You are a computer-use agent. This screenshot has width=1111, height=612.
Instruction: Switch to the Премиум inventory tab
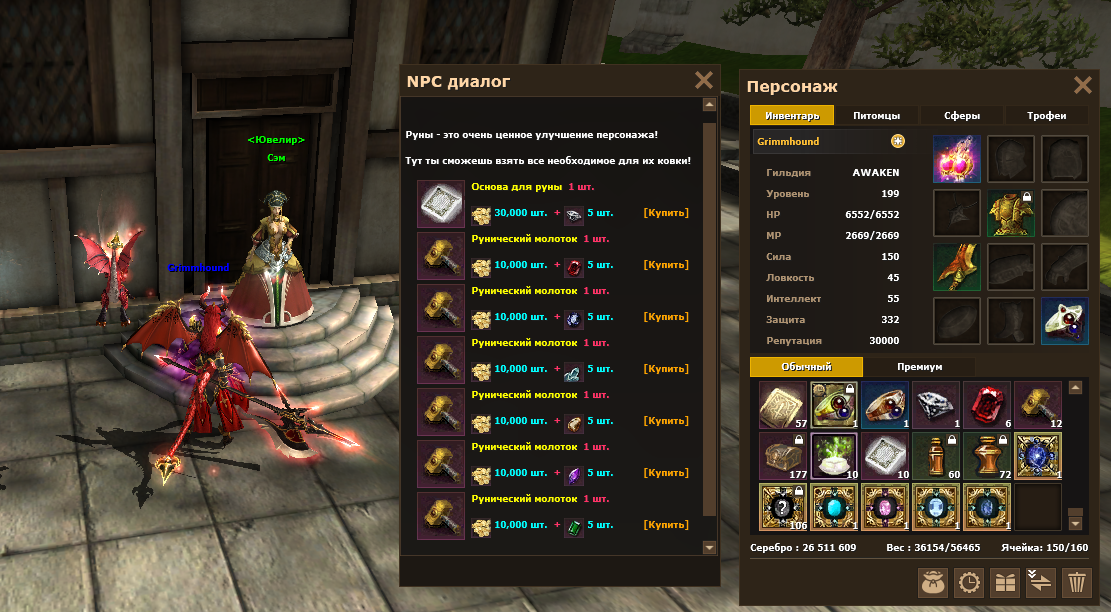pos(919,367)
